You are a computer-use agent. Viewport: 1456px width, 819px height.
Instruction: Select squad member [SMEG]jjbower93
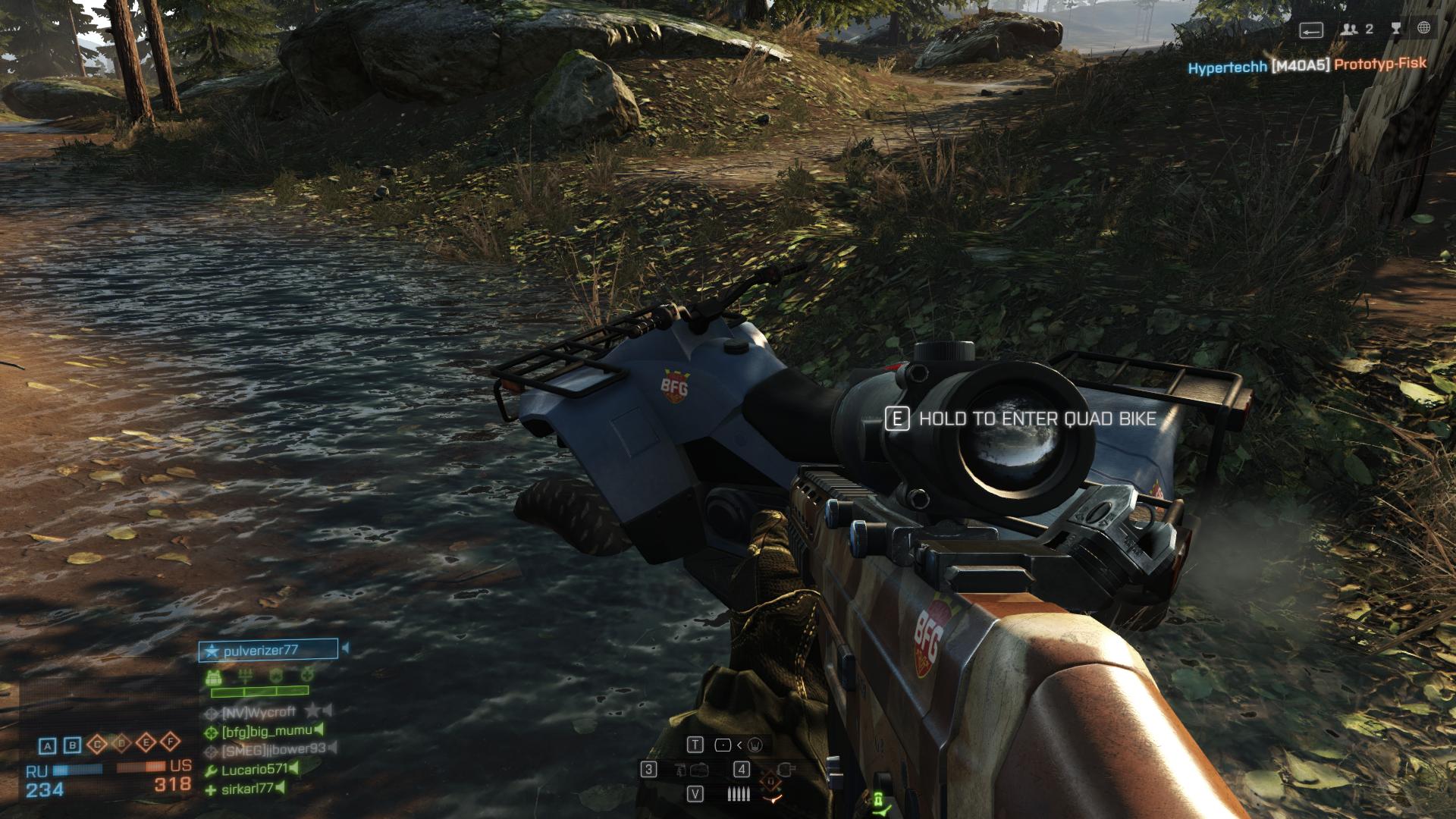coord(273,750)
